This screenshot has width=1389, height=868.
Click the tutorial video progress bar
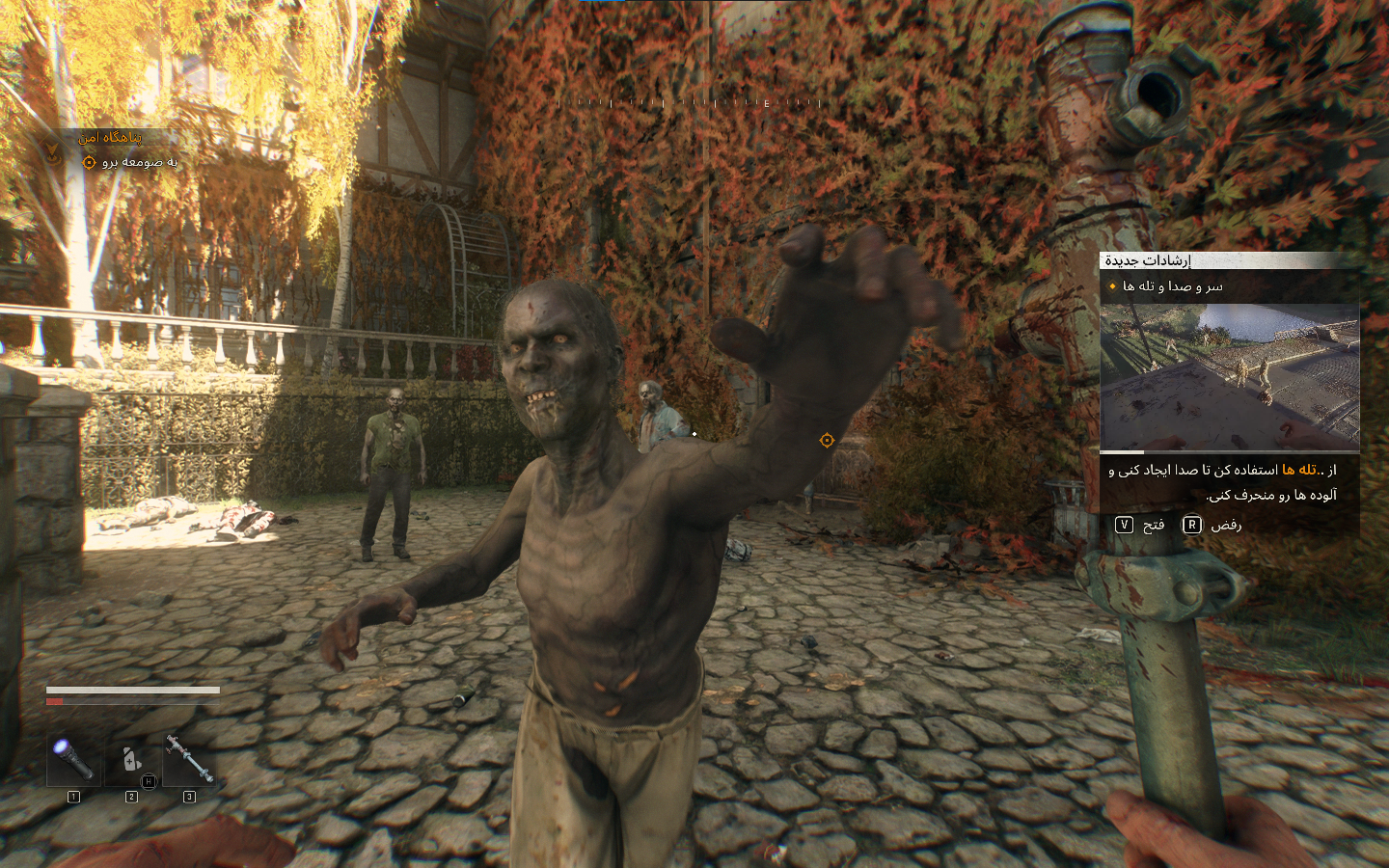[1229, 452]
